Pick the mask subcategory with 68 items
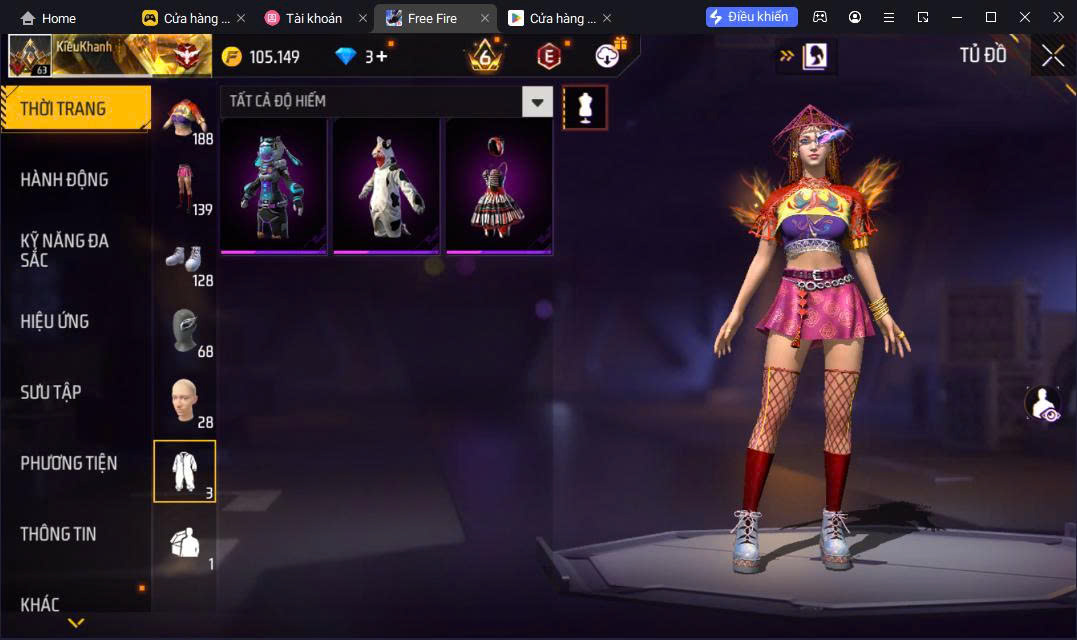 click(185, 331)
